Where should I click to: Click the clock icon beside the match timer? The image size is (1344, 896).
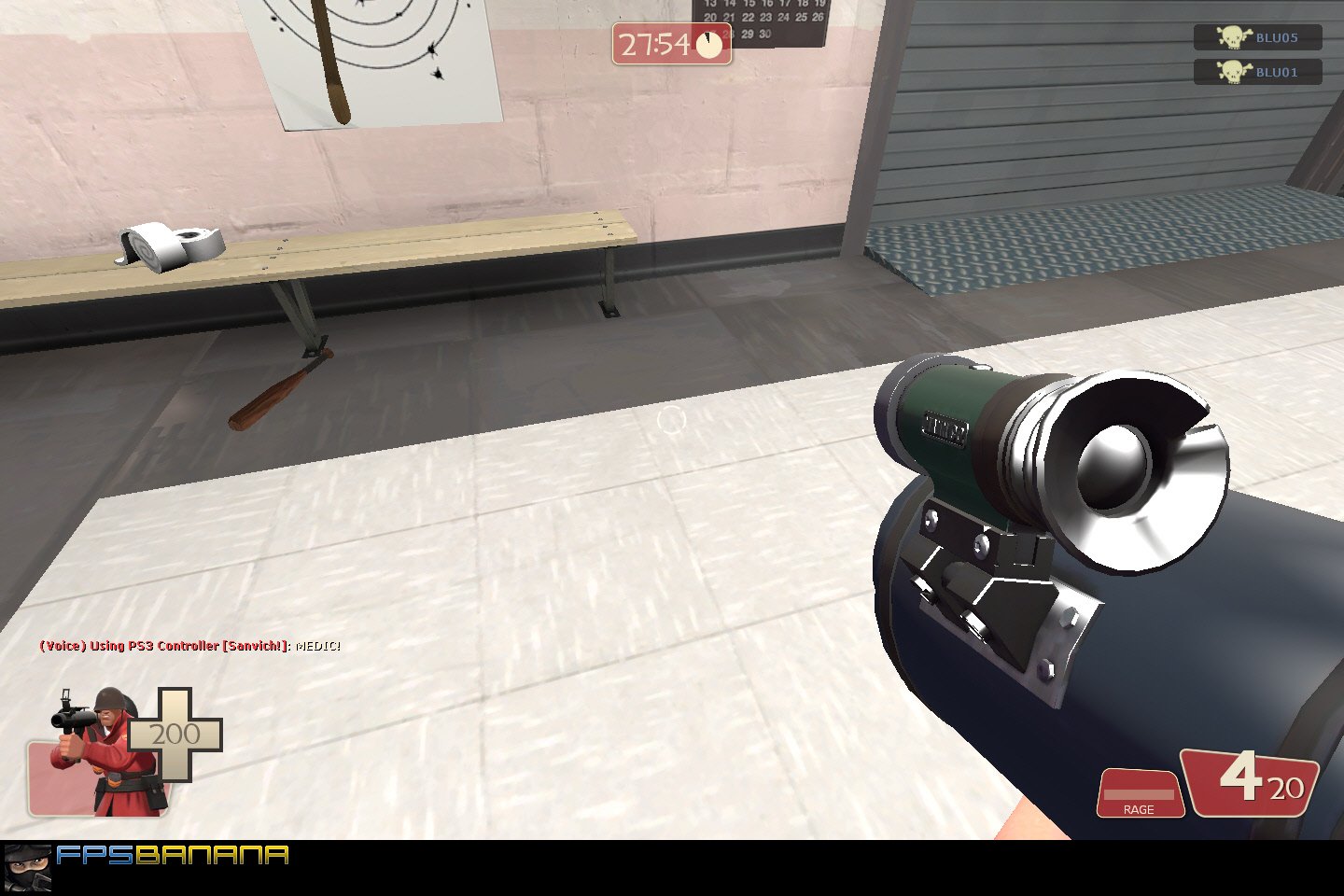coord(710,43)
